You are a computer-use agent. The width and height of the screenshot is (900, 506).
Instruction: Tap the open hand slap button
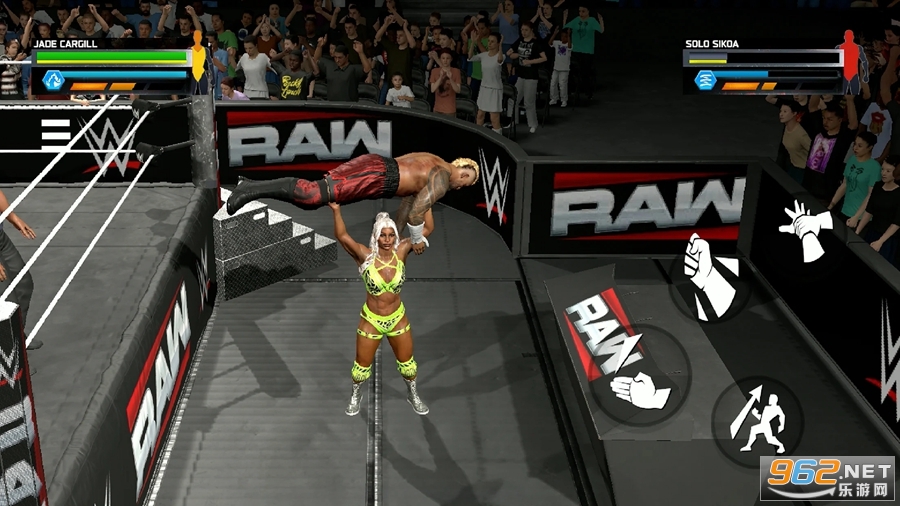tap(640, 390)
